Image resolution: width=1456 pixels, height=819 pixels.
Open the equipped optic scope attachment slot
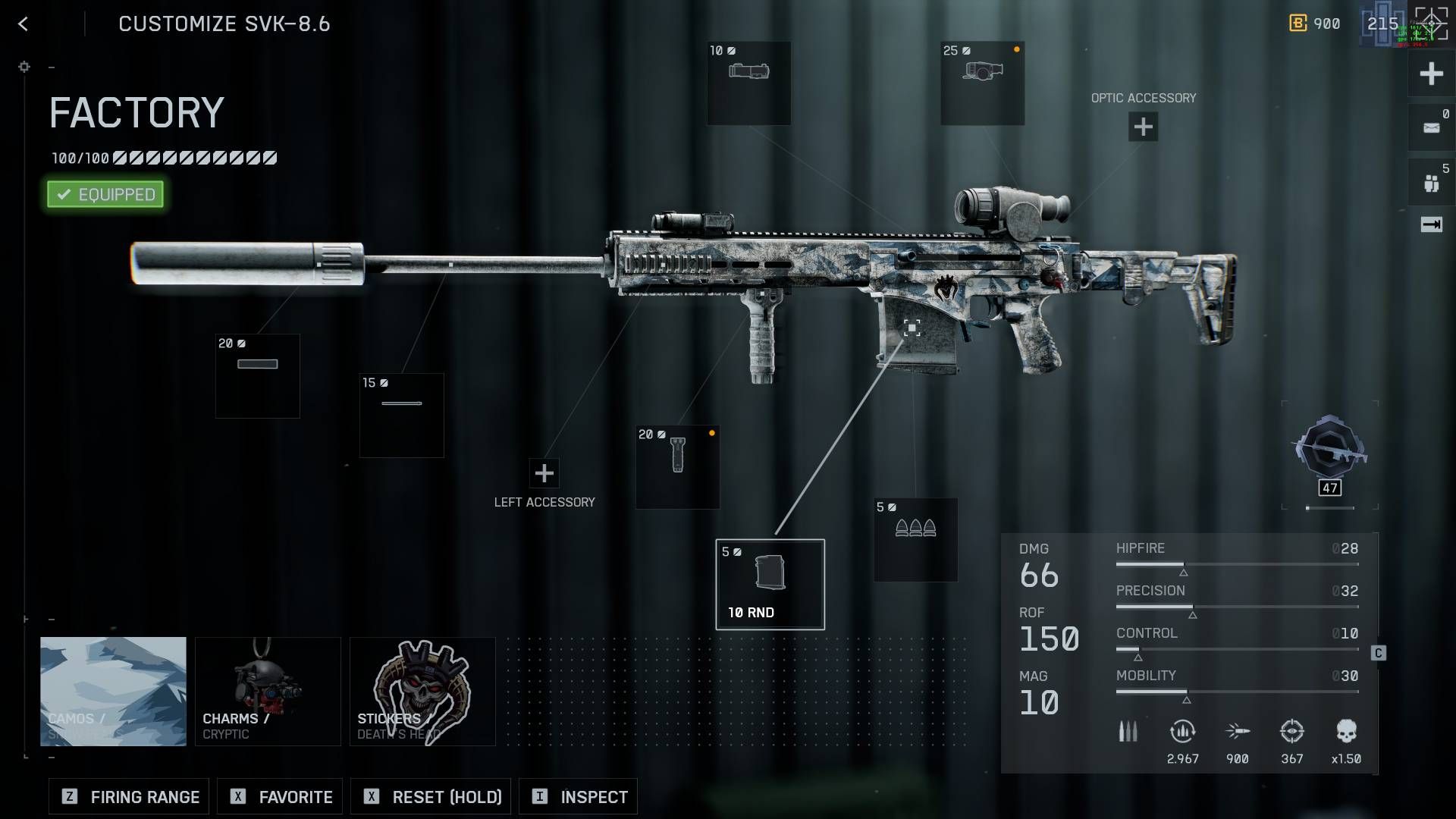982,83
